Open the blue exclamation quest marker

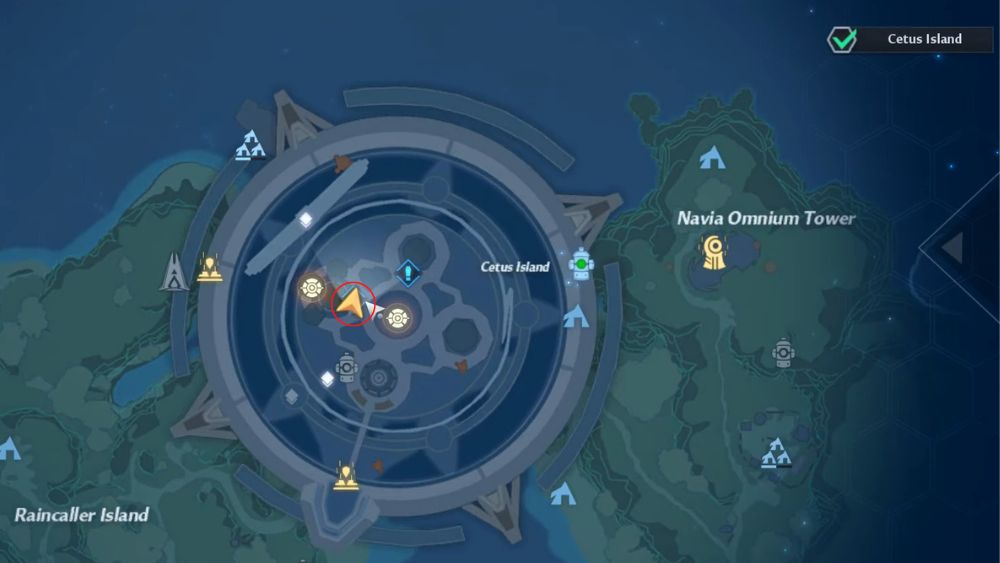tap(407, 271)
